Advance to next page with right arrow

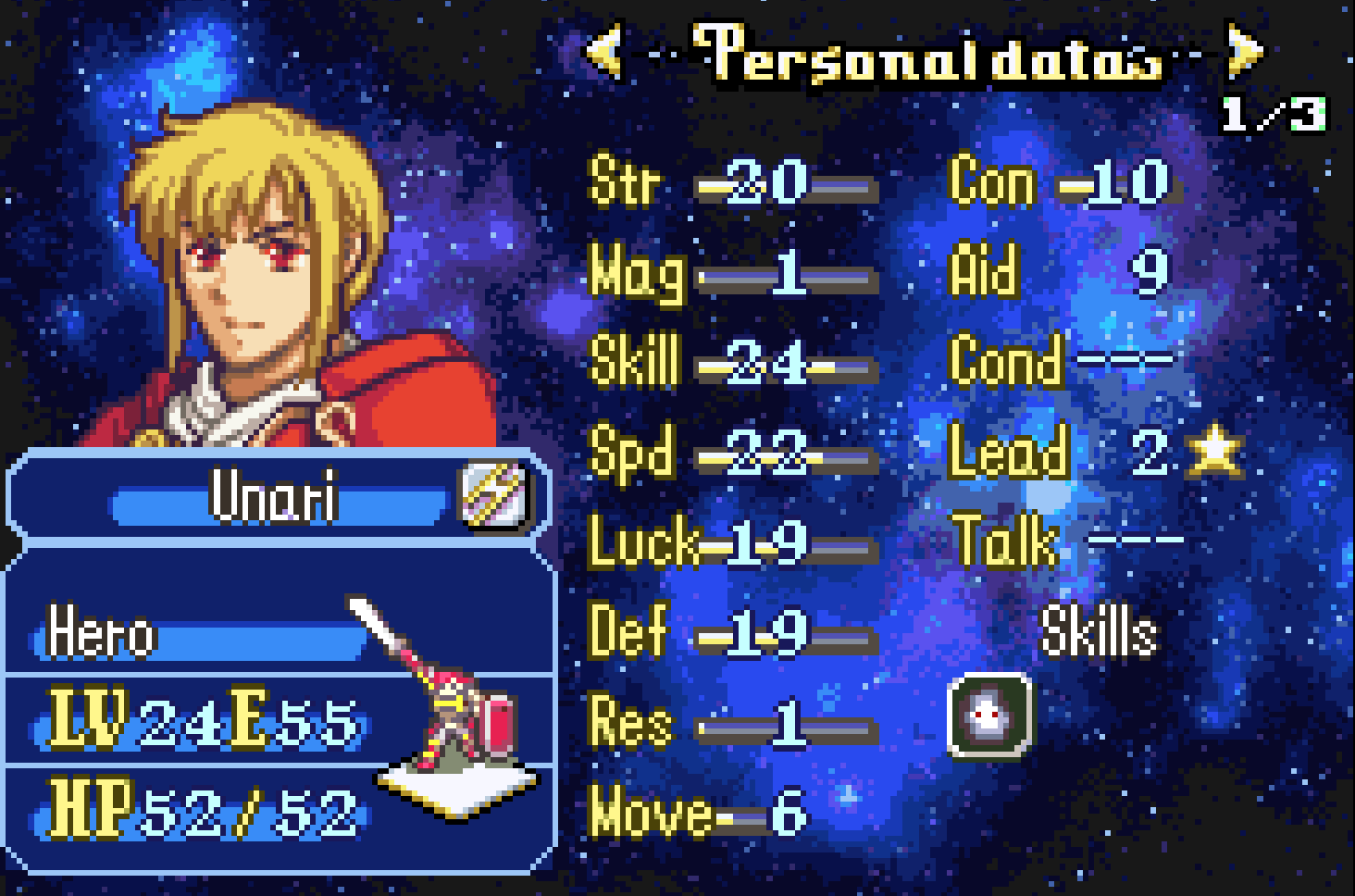coord(1243,51)
